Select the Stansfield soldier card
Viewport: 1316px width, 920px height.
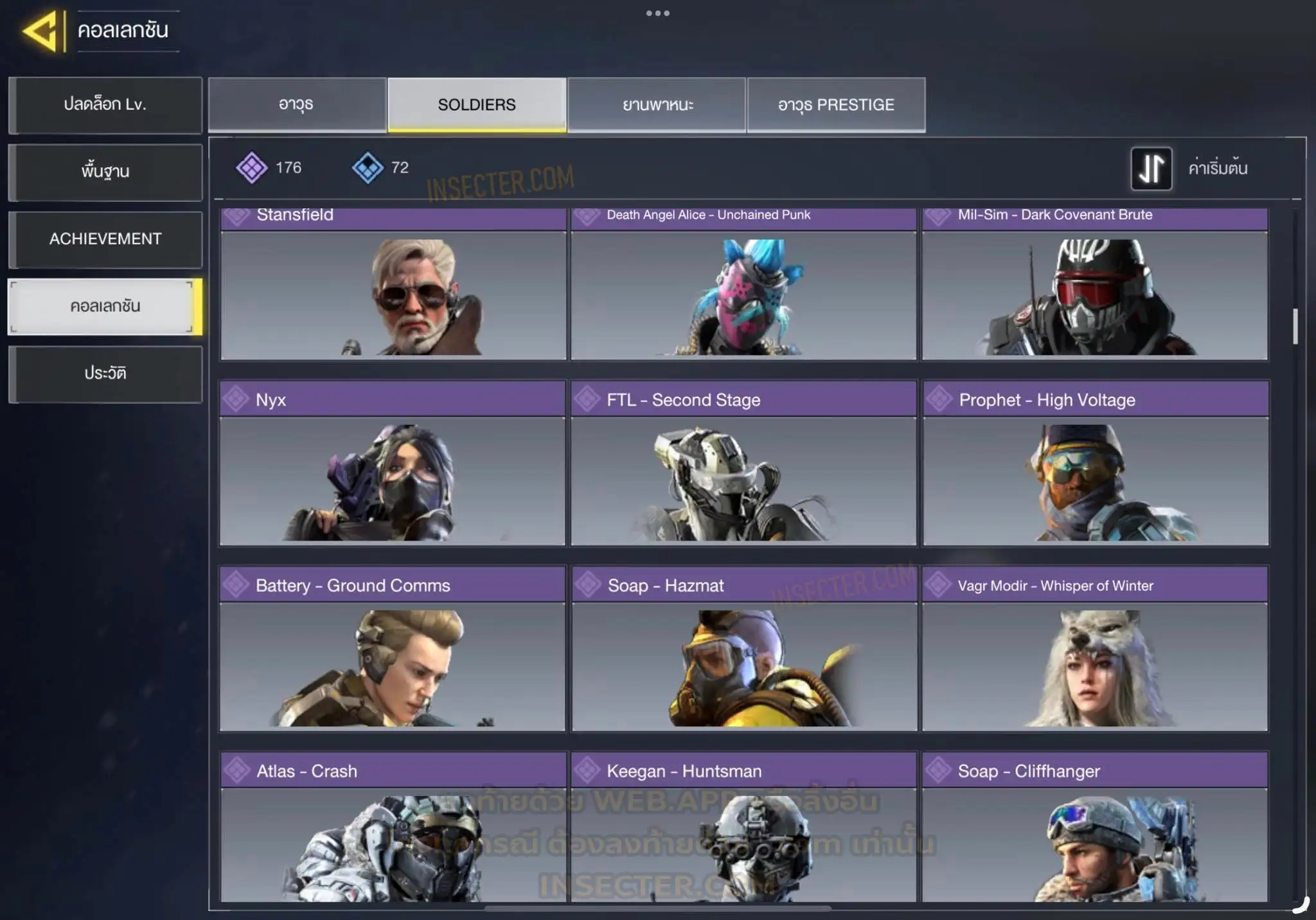coord(393,289)
